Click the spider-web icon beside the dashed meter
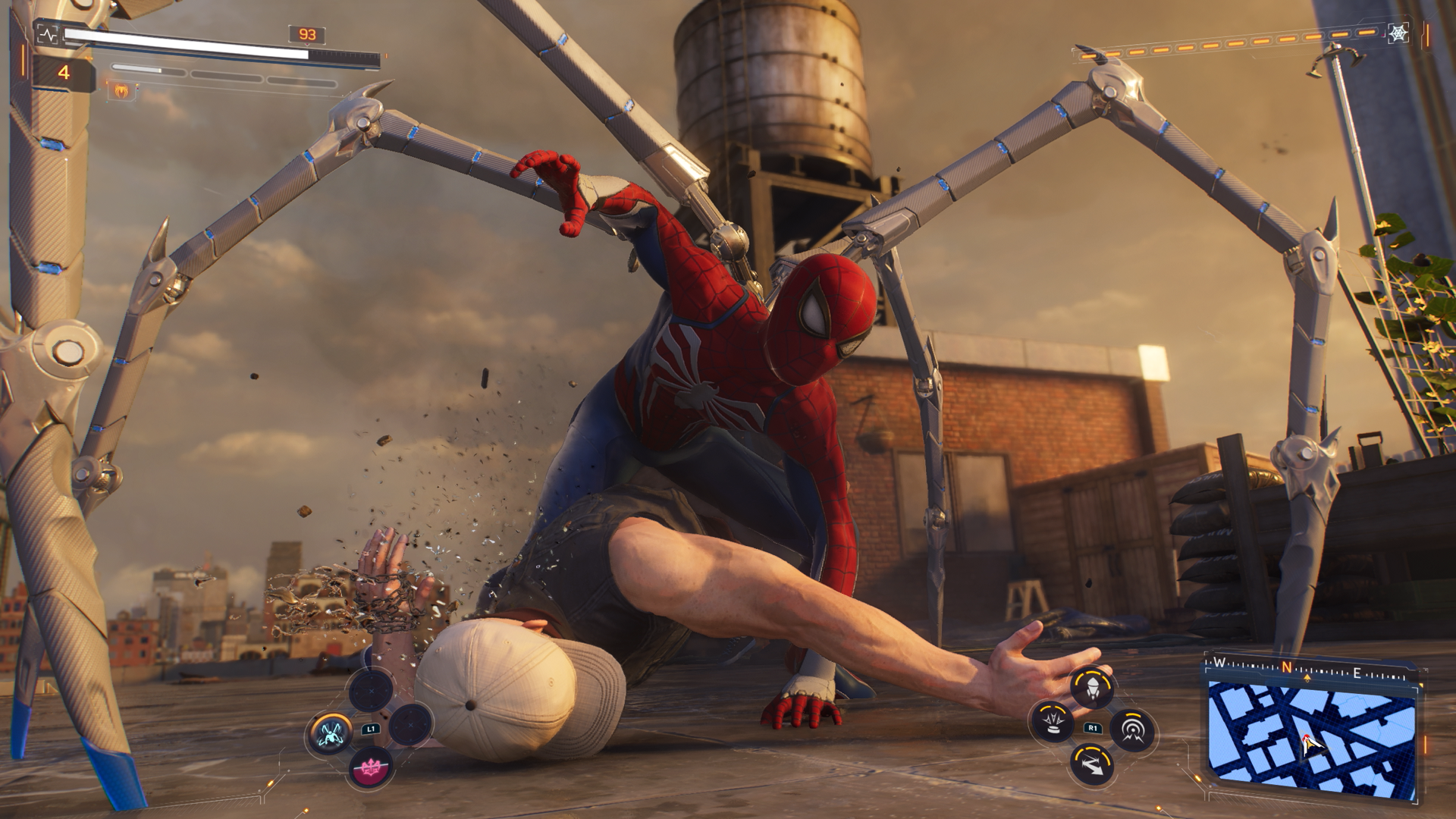This screenshot has height=819, width=1456. 1398,33
